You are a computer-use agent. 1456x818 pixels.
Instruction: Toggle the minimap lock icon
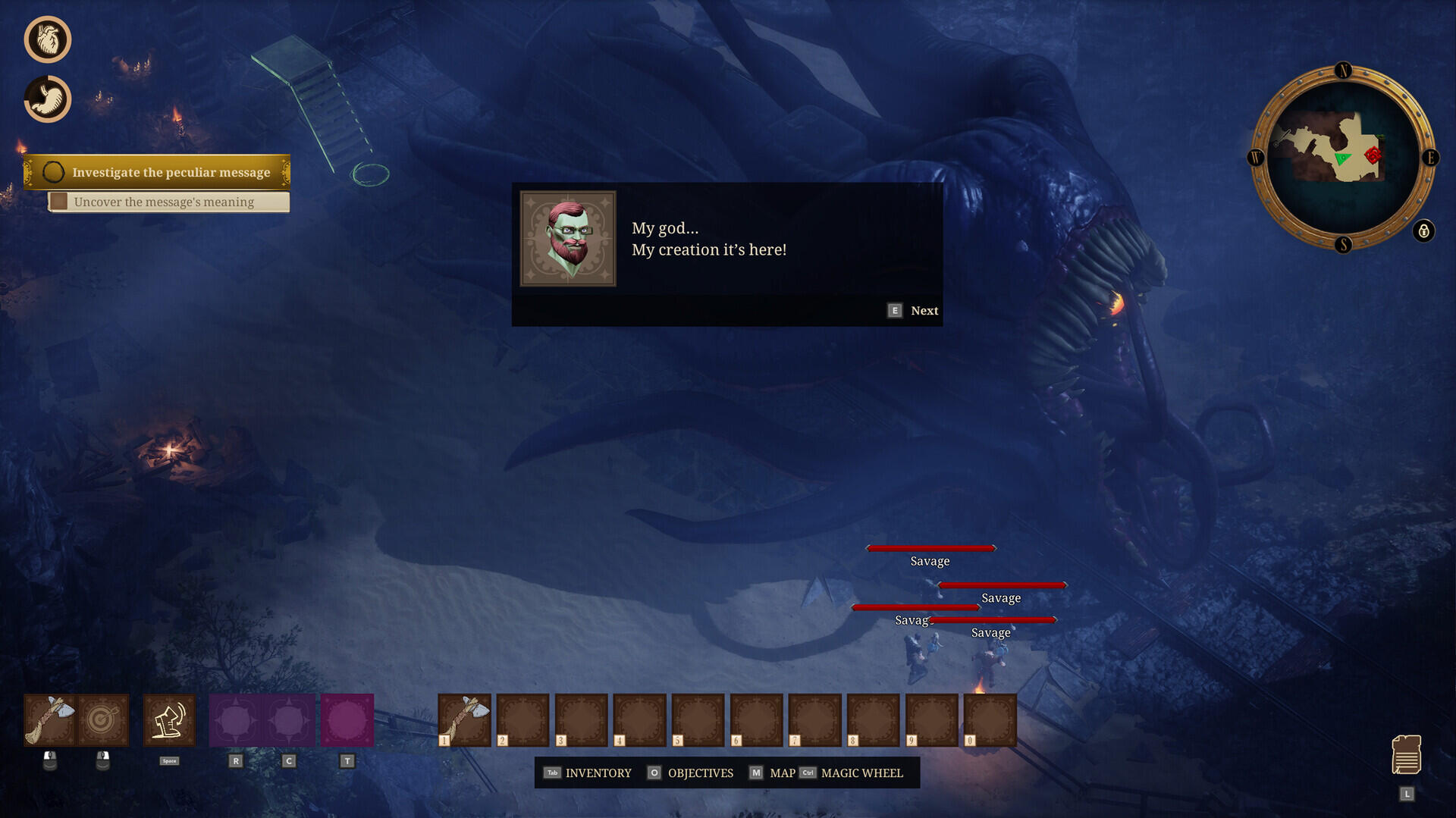1423,230
